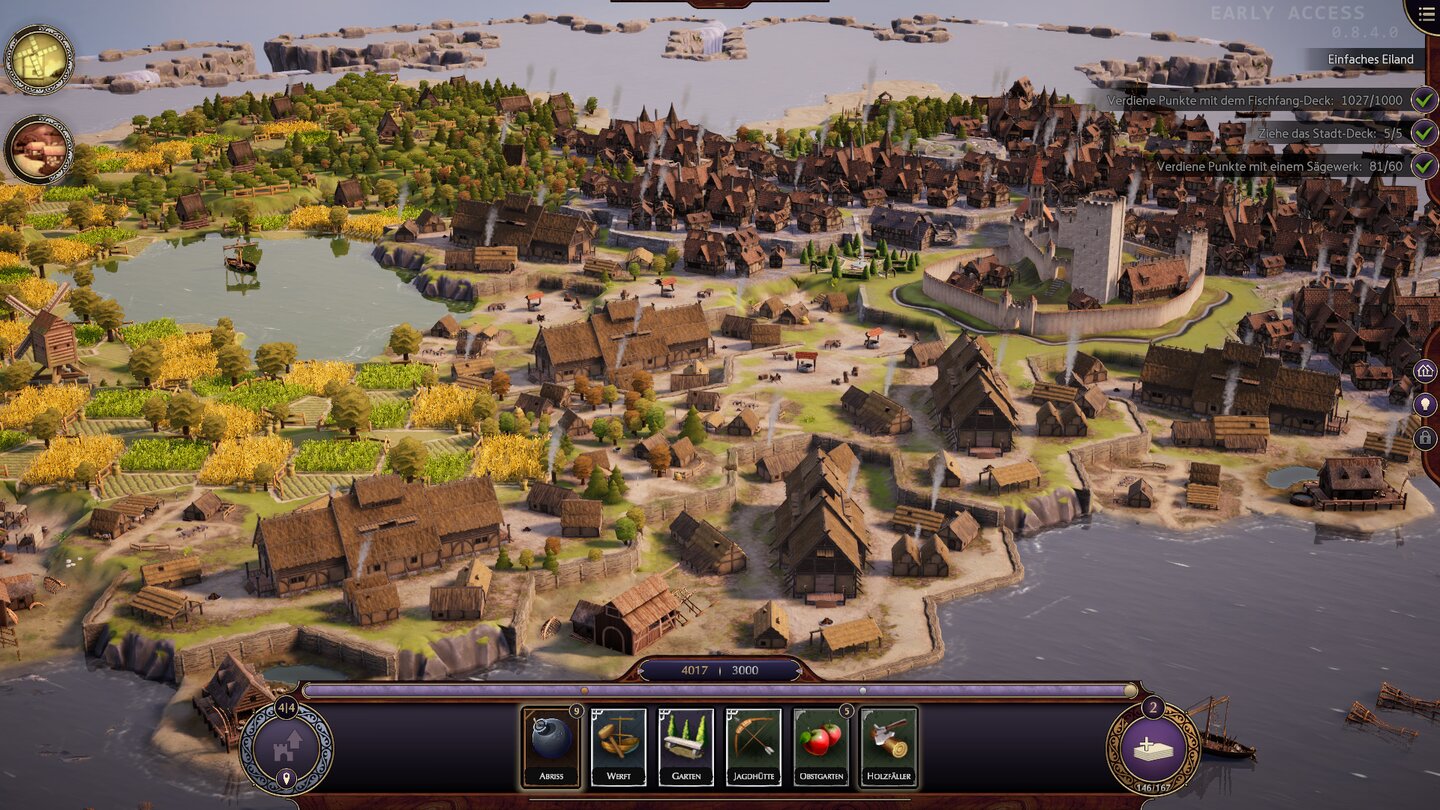Choose the Obstgarten apple card
1440x810 pixels.
pos(821,746)
